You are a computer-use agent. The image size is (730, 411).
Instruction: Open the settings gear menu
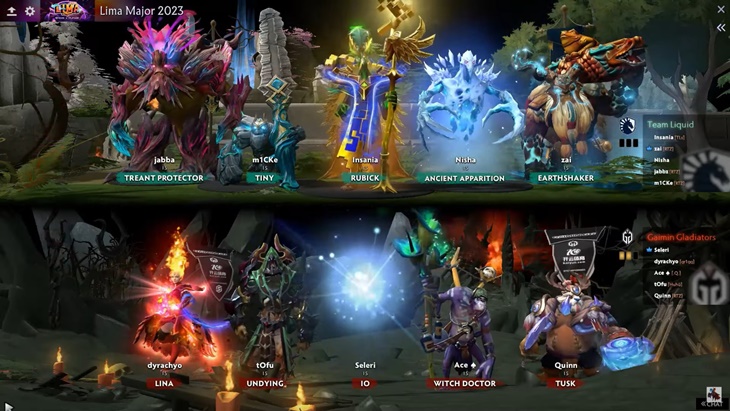30,11
